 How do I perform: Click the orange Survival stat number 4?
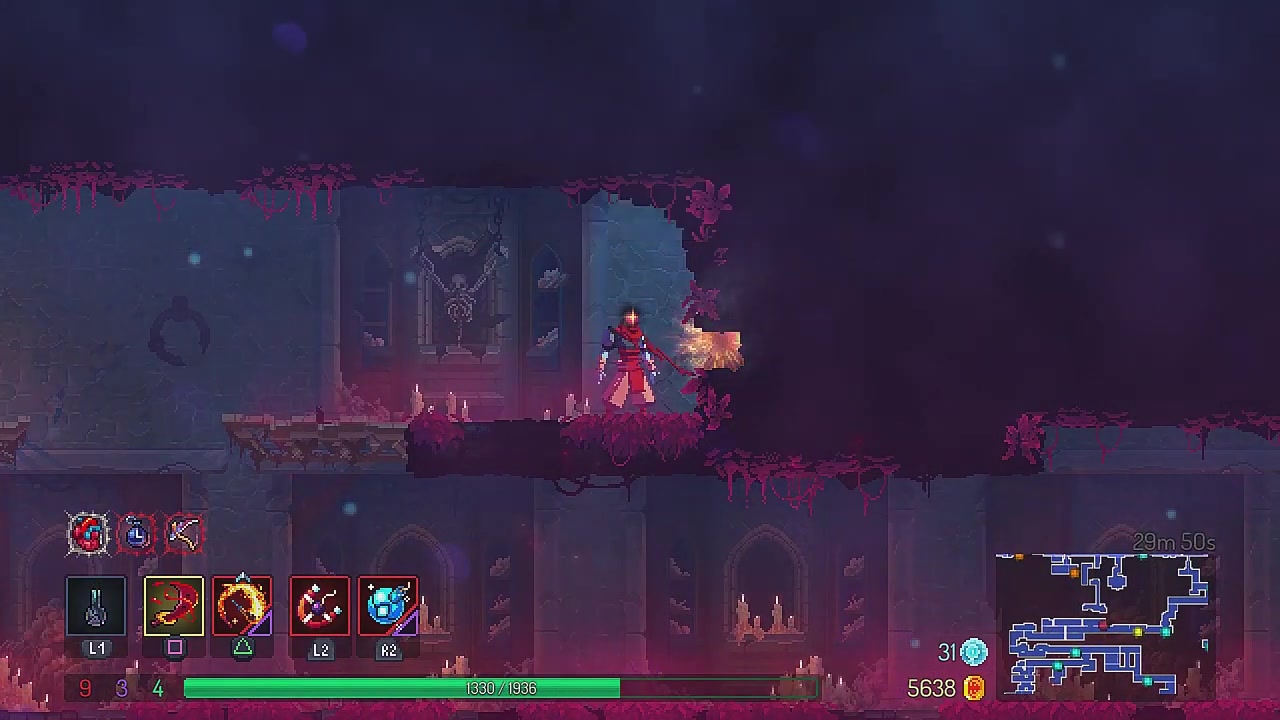point(157,688)
